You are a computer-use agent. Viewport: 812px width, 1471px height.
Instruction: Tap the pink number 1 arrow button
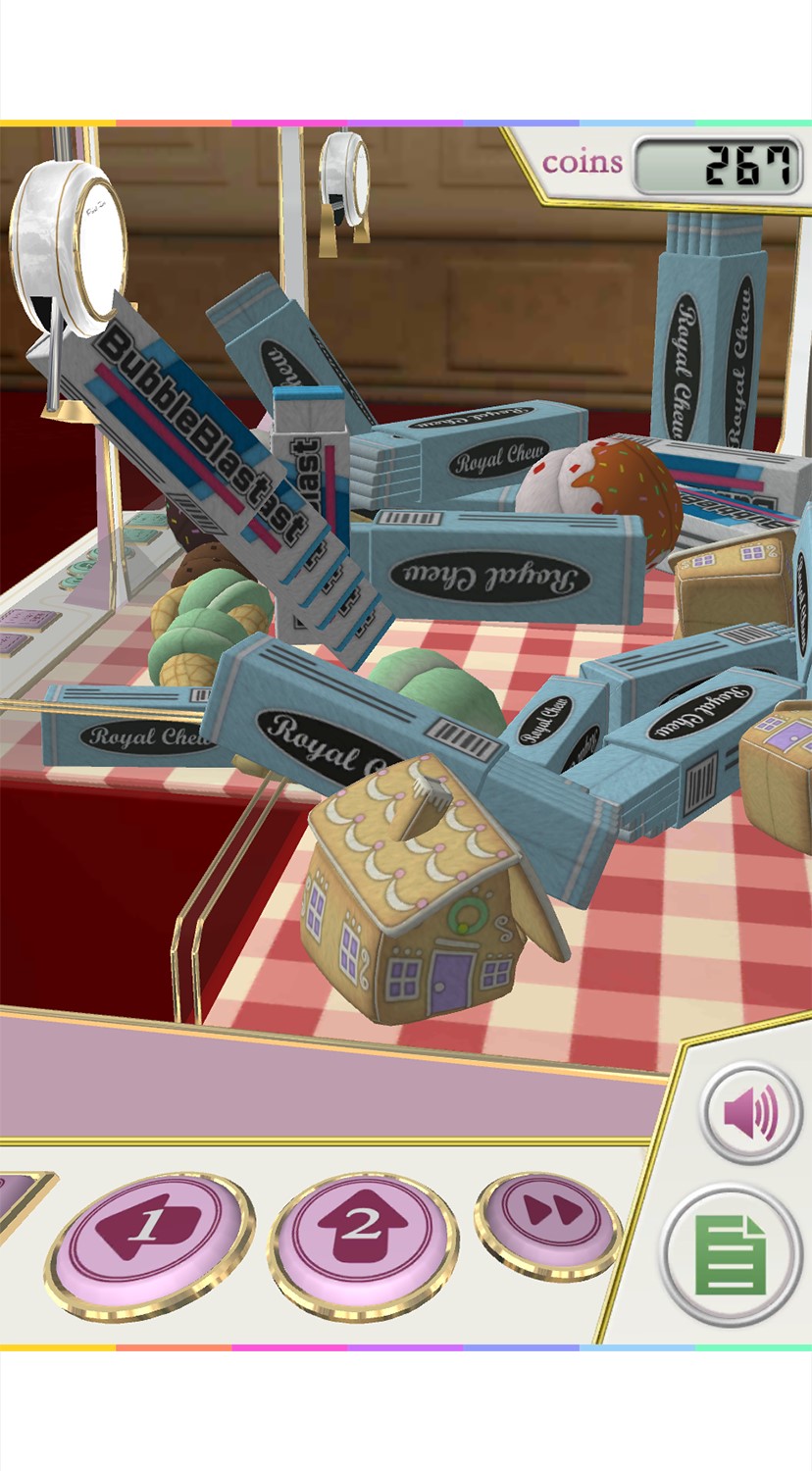(148, 1232)
